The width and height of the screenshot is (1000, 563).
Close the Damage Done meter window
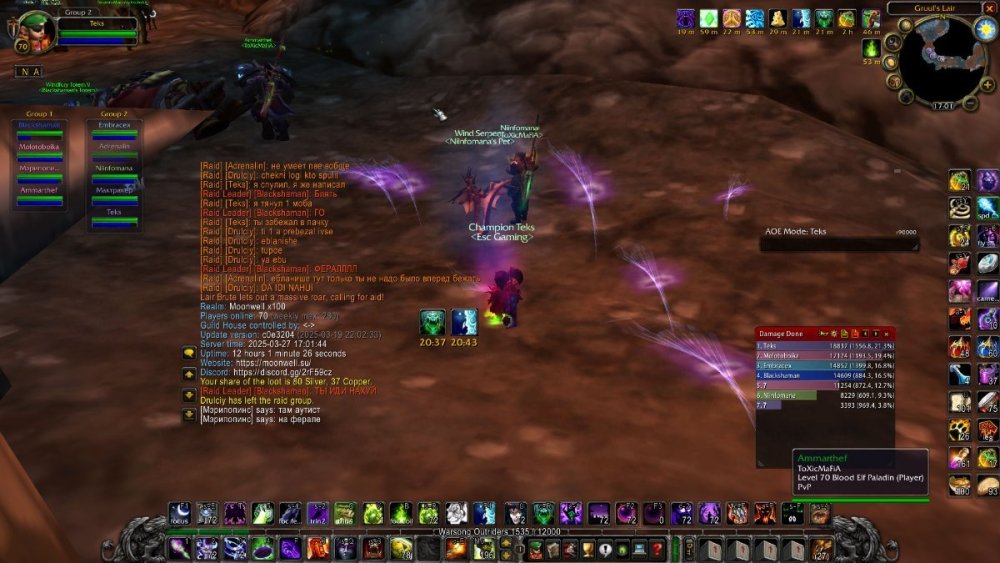(888, 333)
